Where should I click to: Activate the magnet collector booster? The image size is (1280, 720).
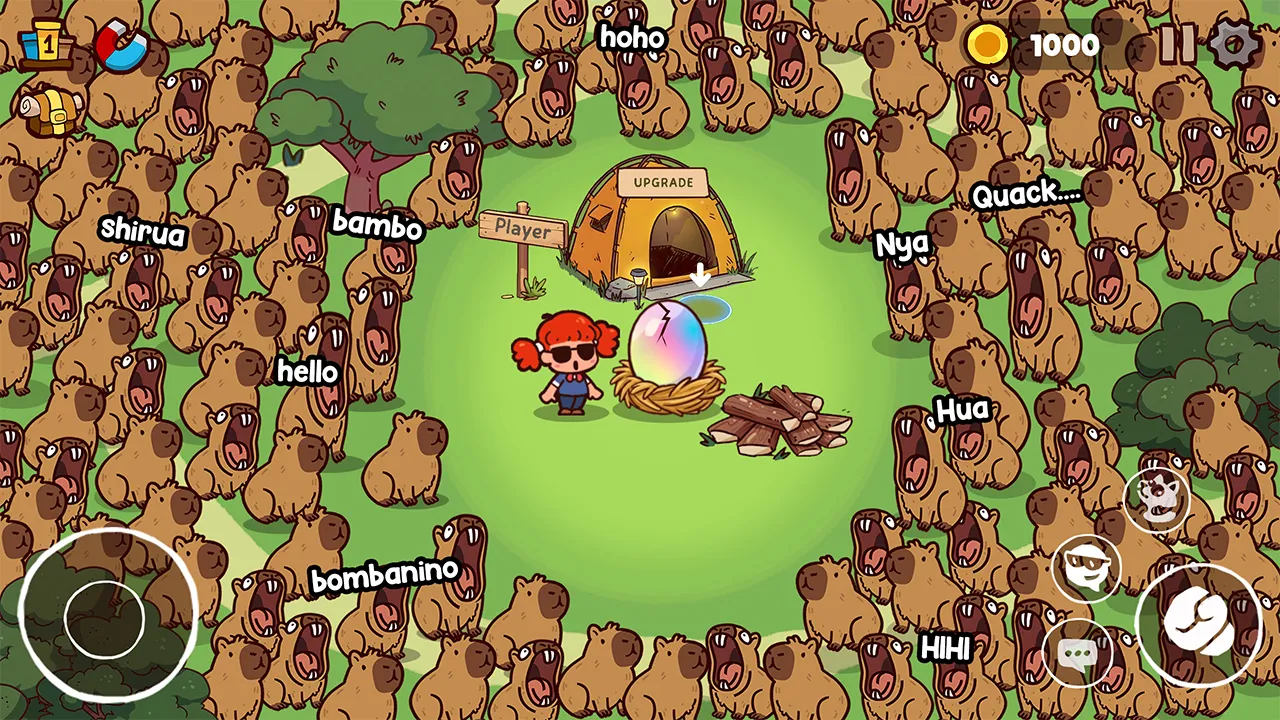click(x=122, y=42)
